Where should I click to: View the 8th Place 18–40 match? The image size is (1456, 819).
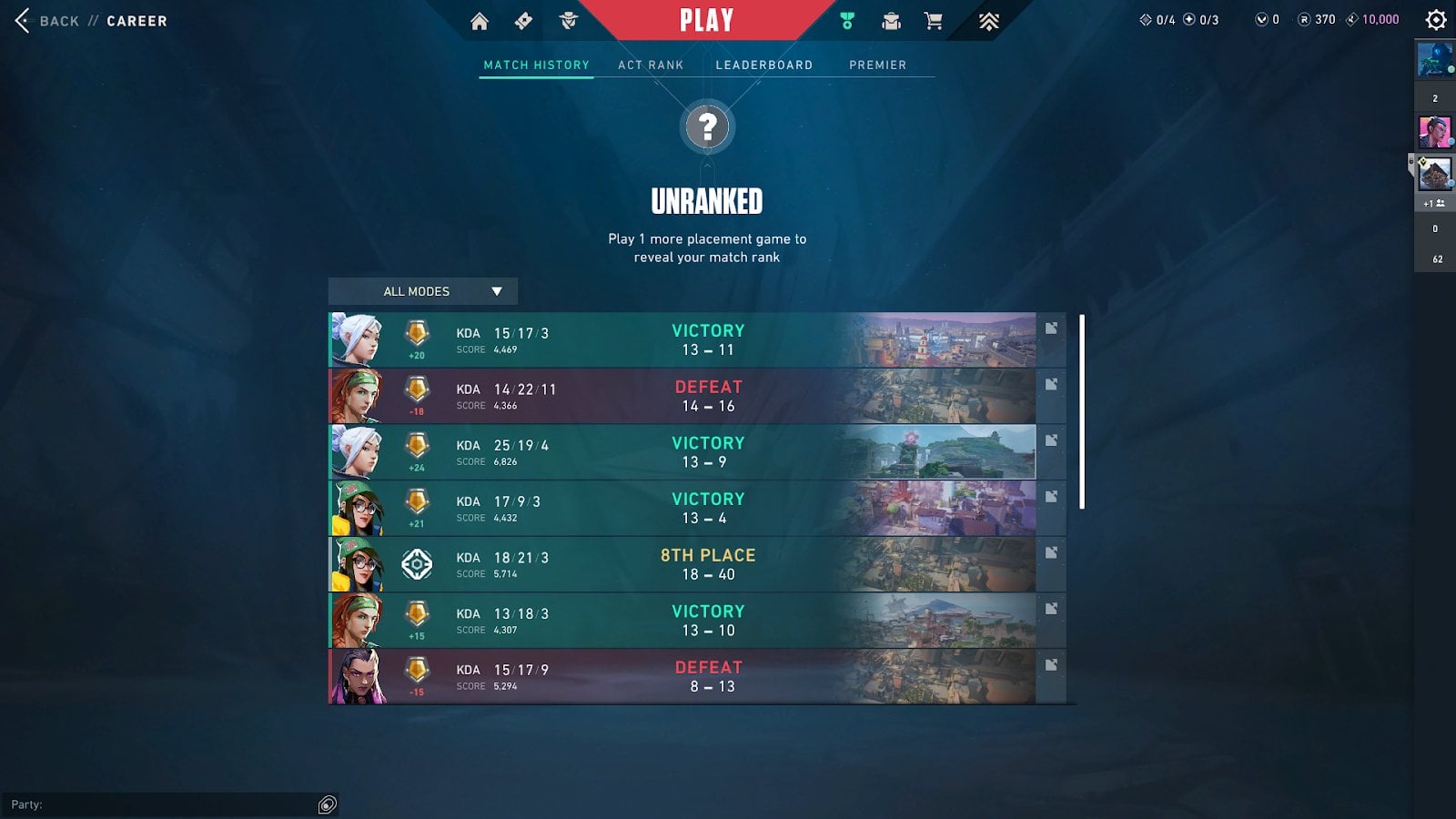682,565
